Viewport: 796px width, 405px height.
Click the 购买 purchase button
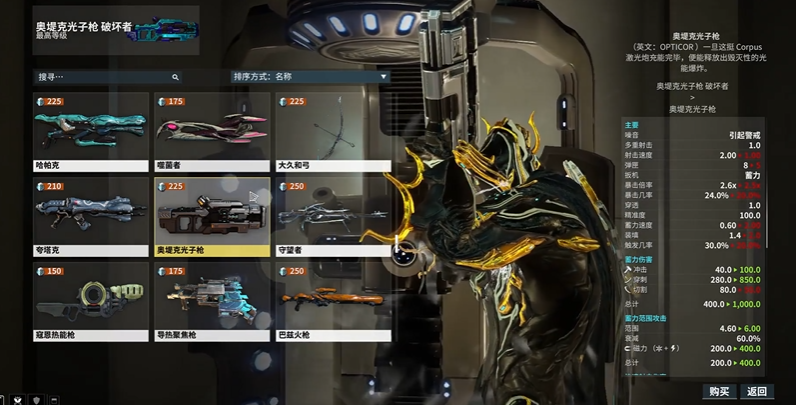tap(718, 391)
